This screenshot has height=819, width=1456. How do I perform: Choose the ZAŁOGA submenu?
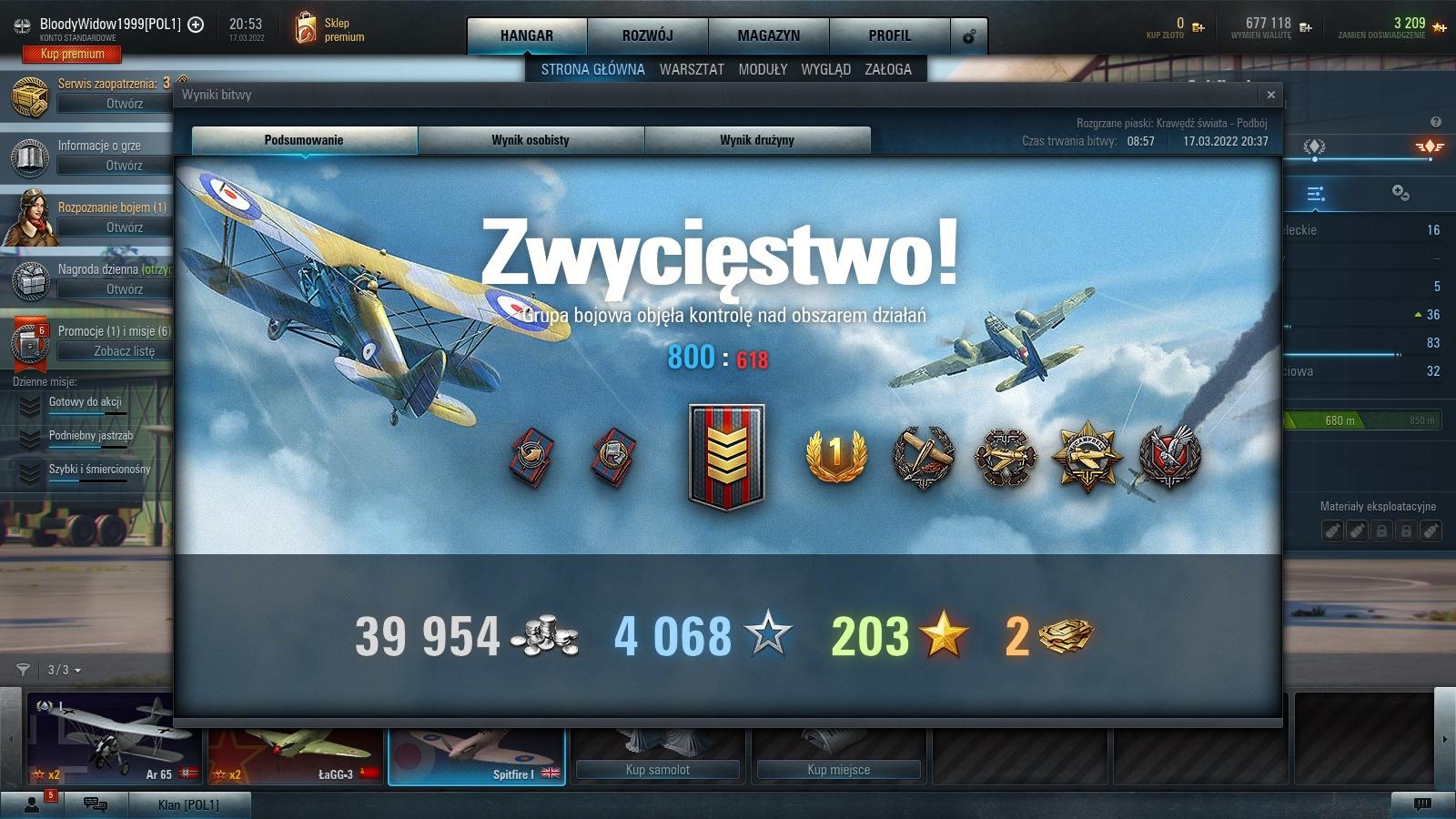pyautogui.click(x=888, y=69)
